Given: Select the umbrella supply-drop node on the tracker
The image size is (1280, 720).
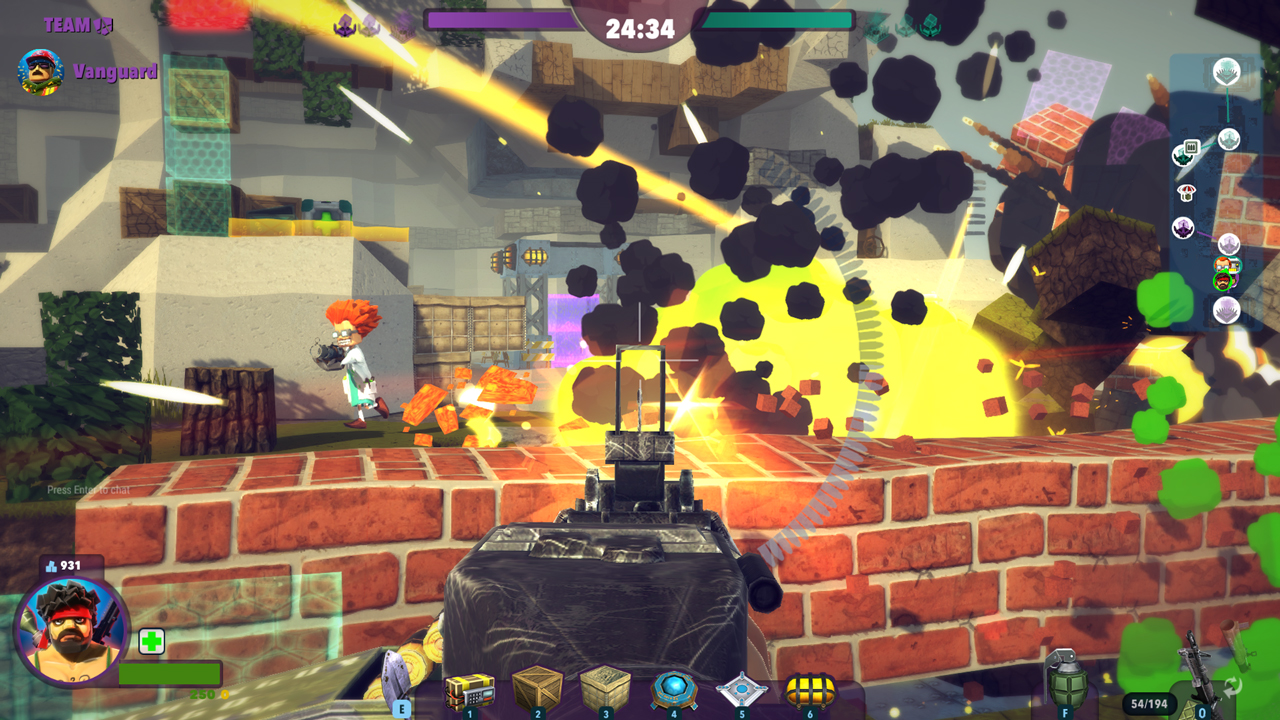Looking at the screenshot, I should 1187,192.
